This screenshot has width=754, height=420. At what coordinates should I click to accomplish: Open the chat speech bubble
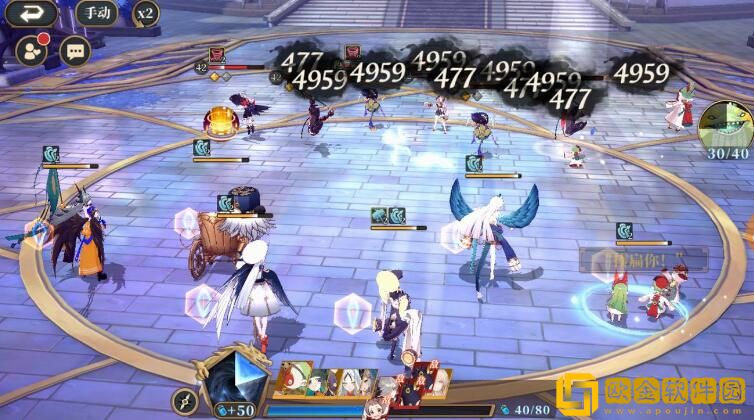point(75,50)
